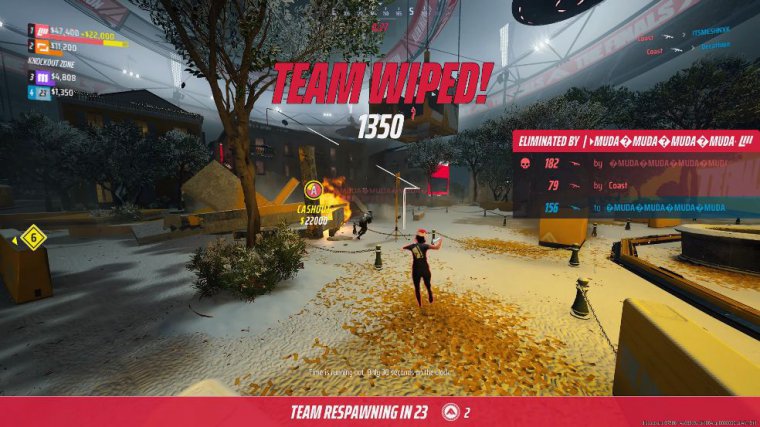Click the yellow diamond marker numbered 6

(32, 238)
